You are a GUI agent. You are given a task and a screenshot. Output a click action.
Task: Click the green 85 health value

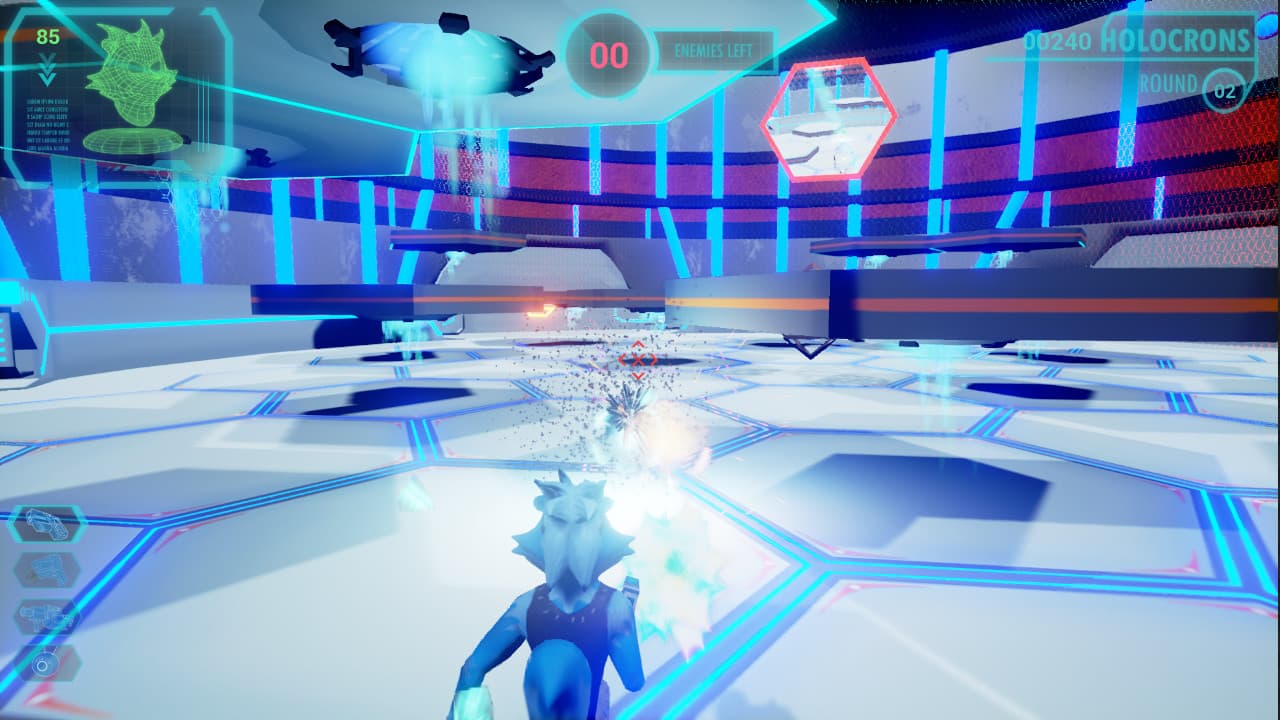coord(47,36)
